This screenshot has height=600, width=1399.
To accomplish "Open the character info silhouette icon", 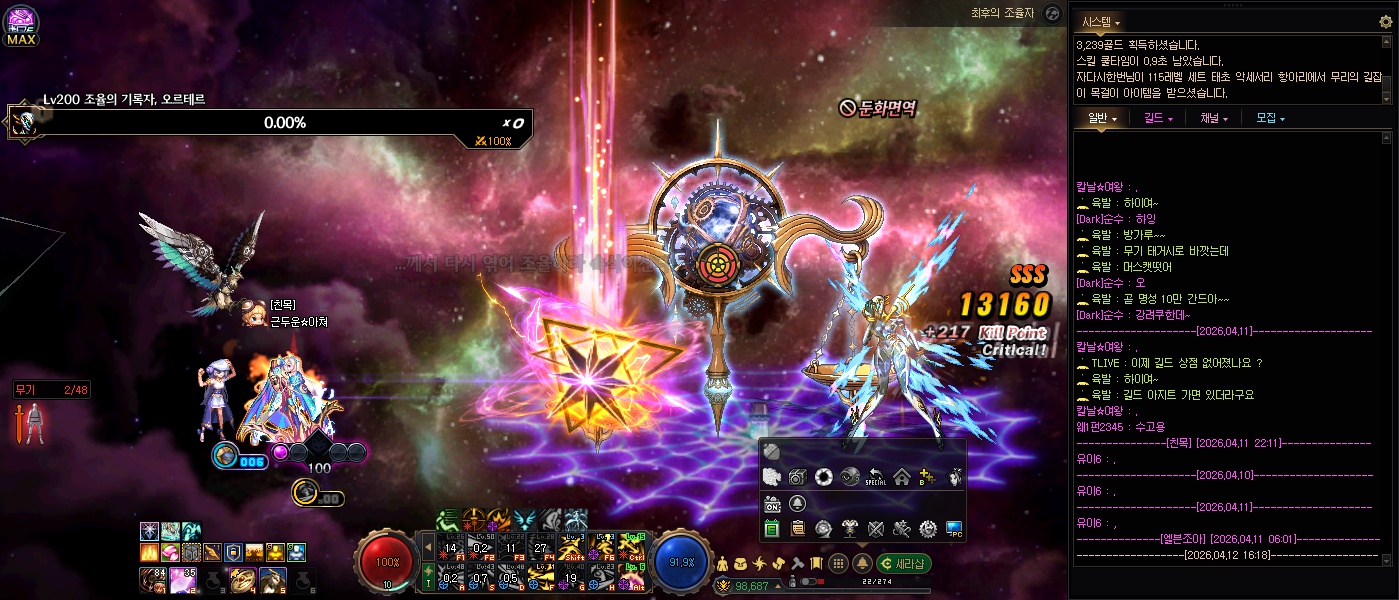I will pyautogui.click(x=723, y=563).
